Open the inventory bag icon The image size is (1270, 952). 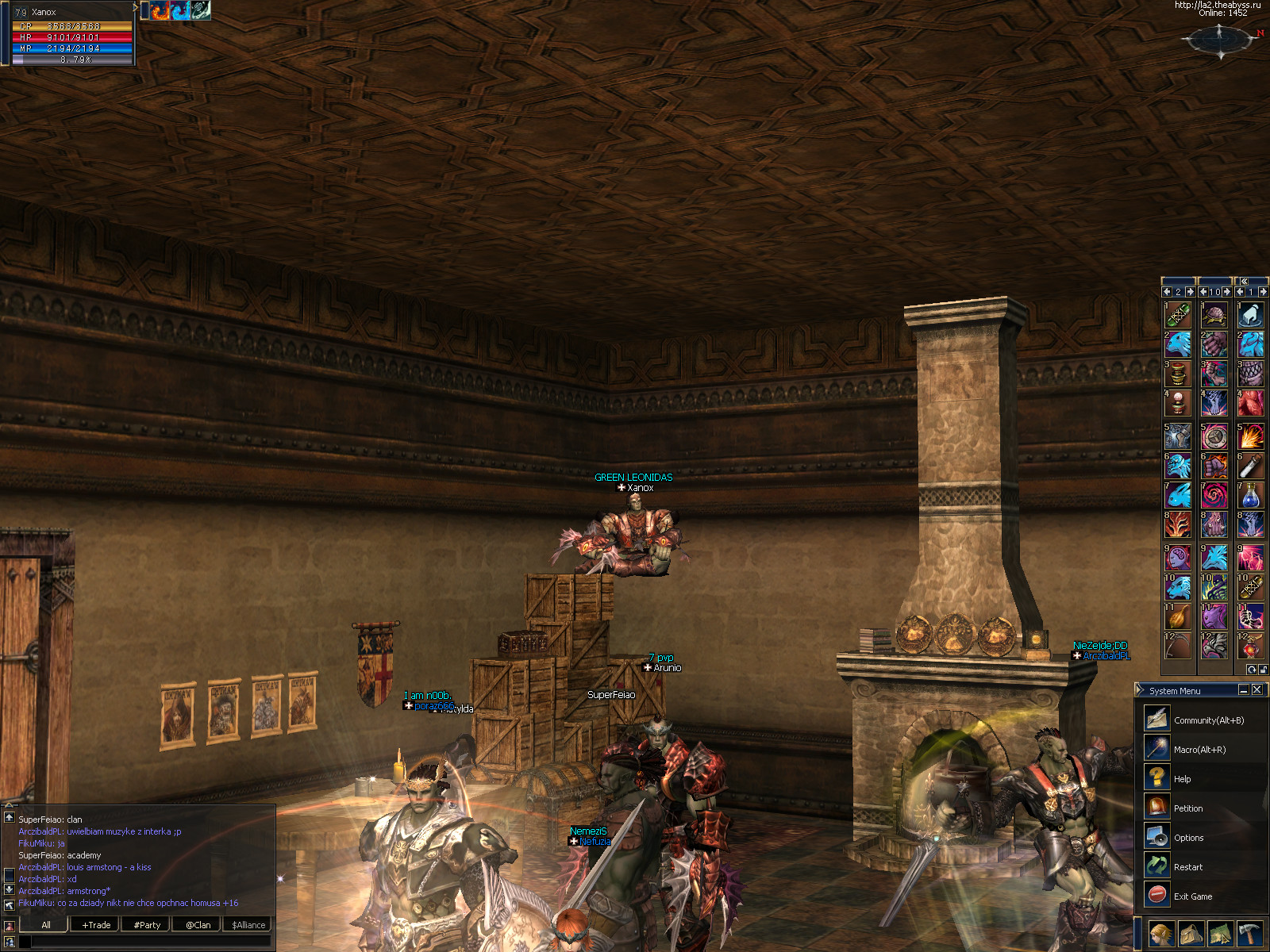point(1191,935)
